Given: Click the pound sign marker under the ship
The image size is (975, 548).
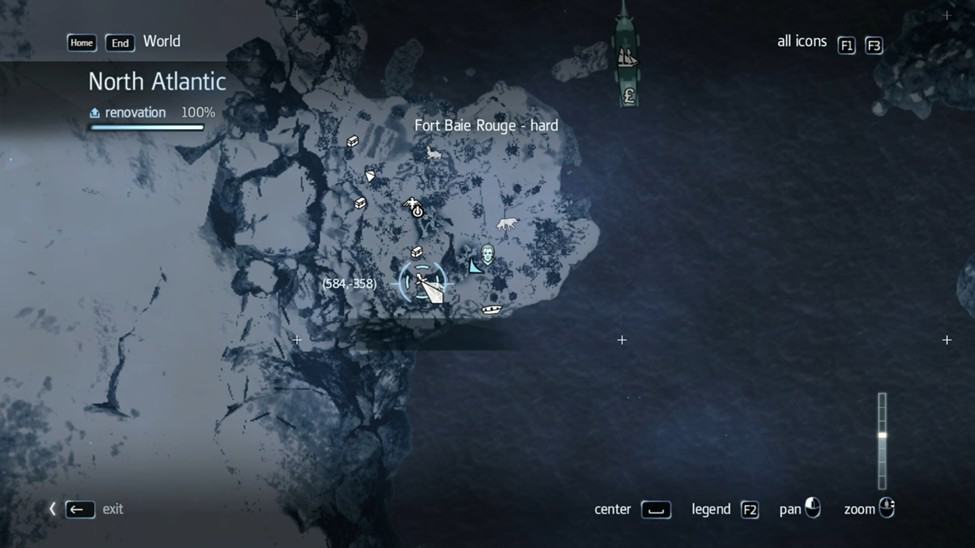Looking at the screenshot, I should (628, 96).
